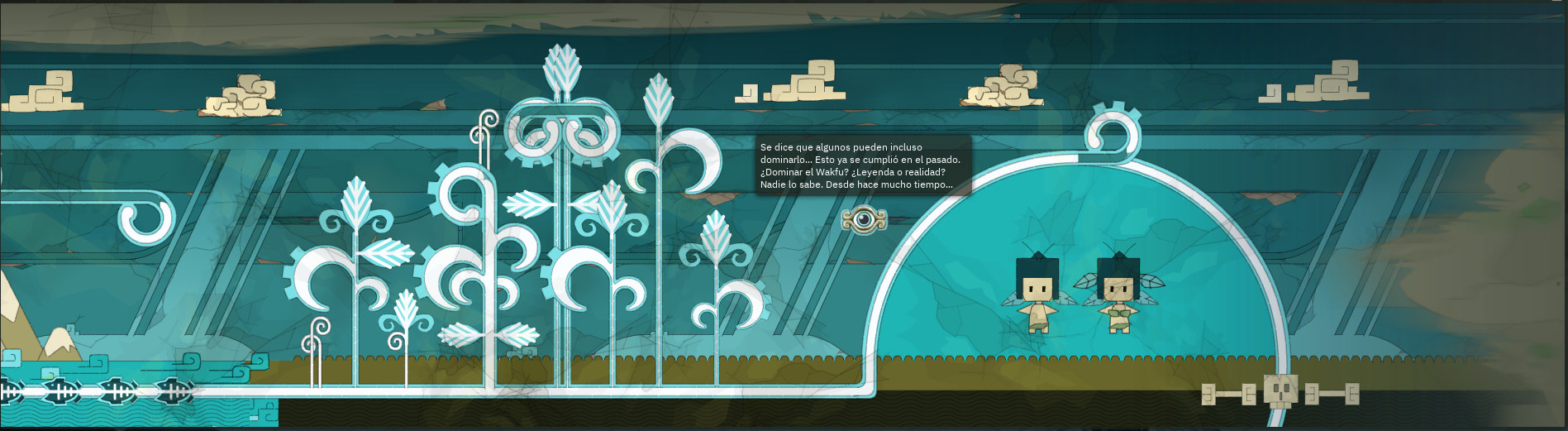The image size is (1568, 431).
Task: Click the ornate eye lore marker
Action: [x=864, y=219]
